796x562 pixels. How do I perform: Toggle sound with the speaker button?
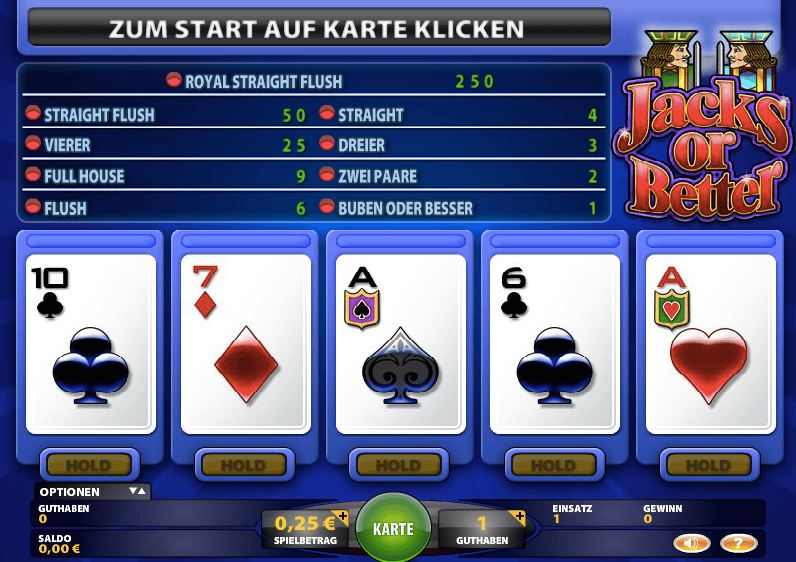tap(691, 543)
